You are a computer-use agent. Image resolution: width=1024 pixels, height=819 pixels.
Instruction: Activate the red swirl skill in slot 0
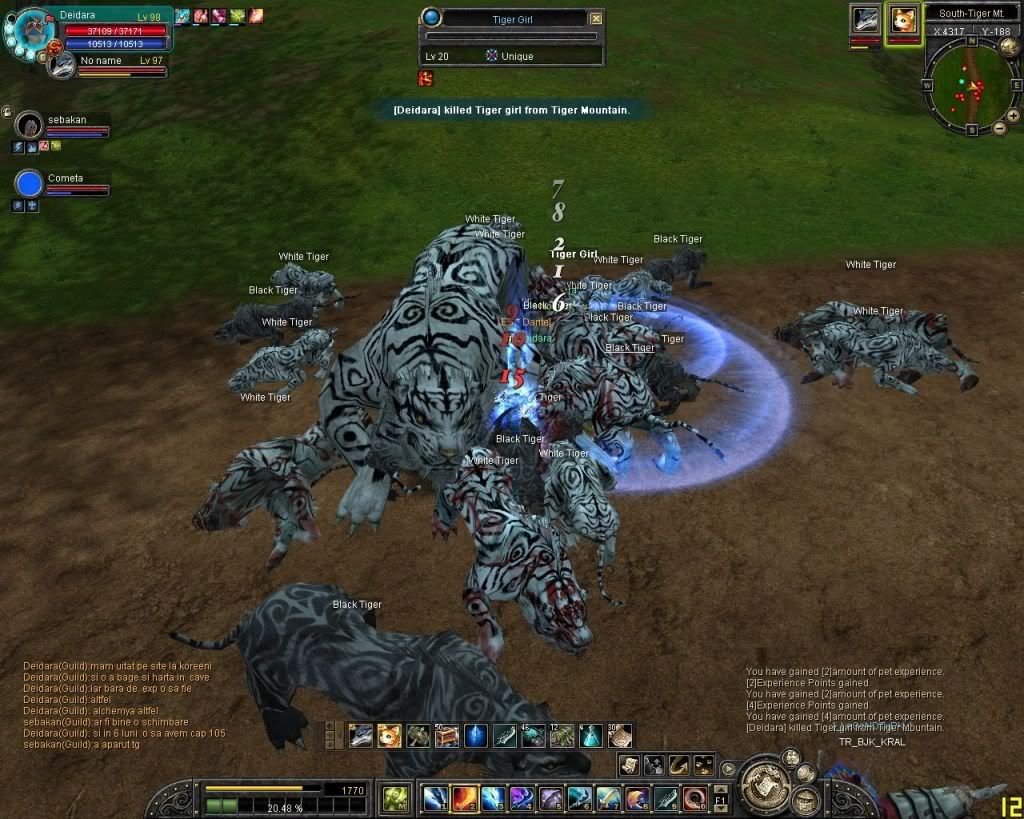(695, 798)
